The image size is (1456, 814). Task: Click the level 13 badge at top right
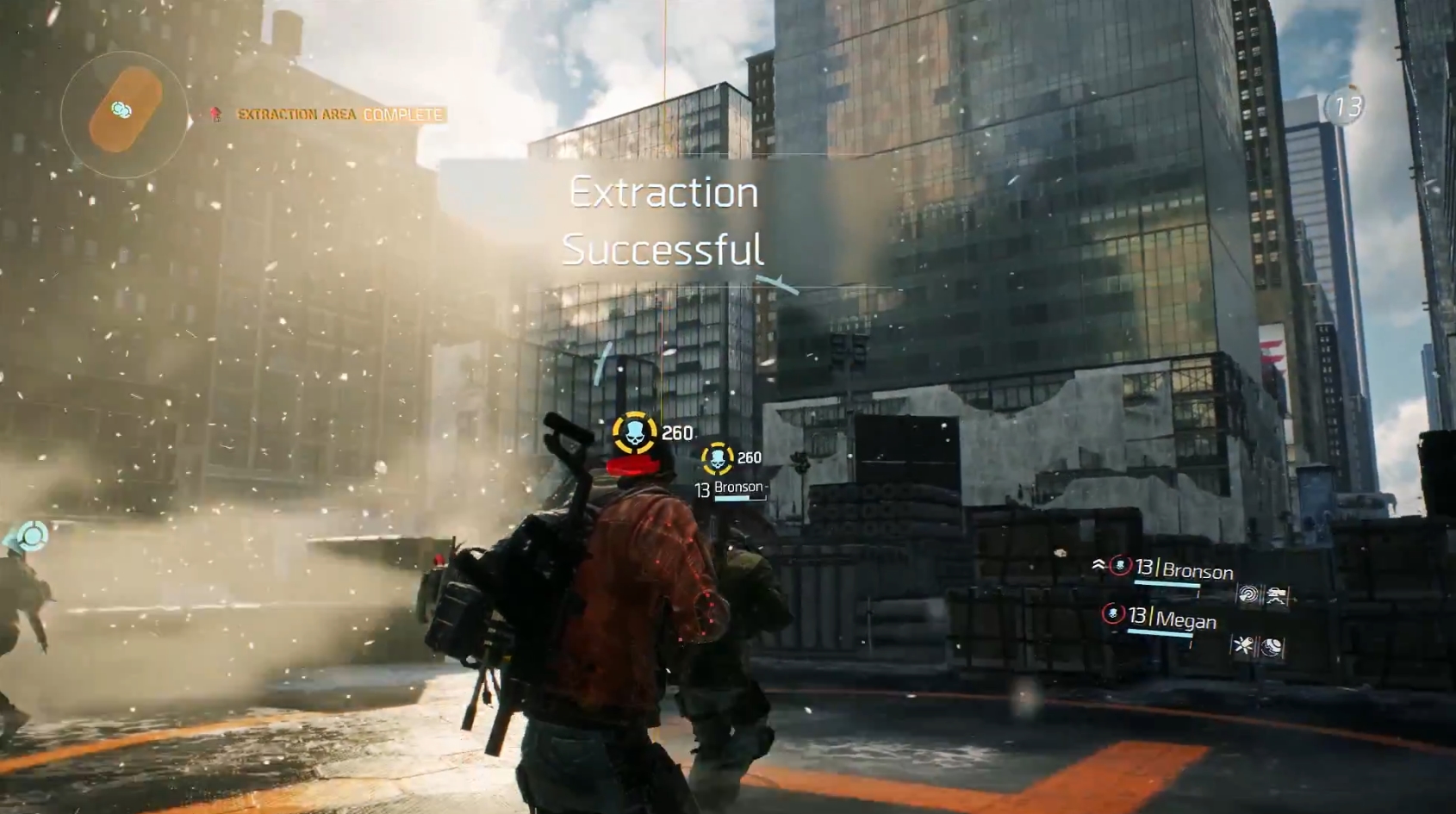[x=1346, y=108]
